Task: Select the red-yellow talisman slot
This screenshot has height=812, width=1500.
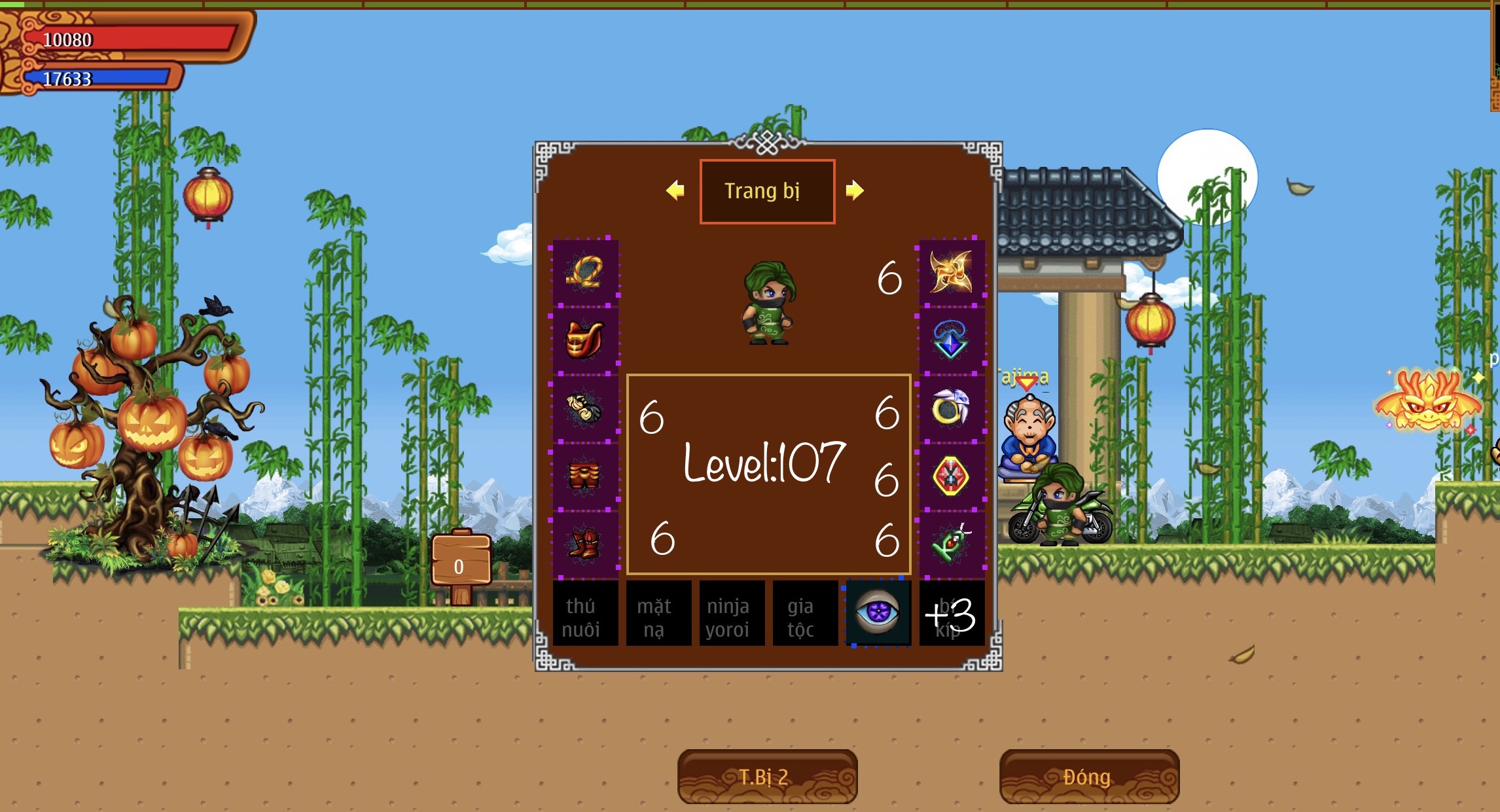Action: coord(951,476)
